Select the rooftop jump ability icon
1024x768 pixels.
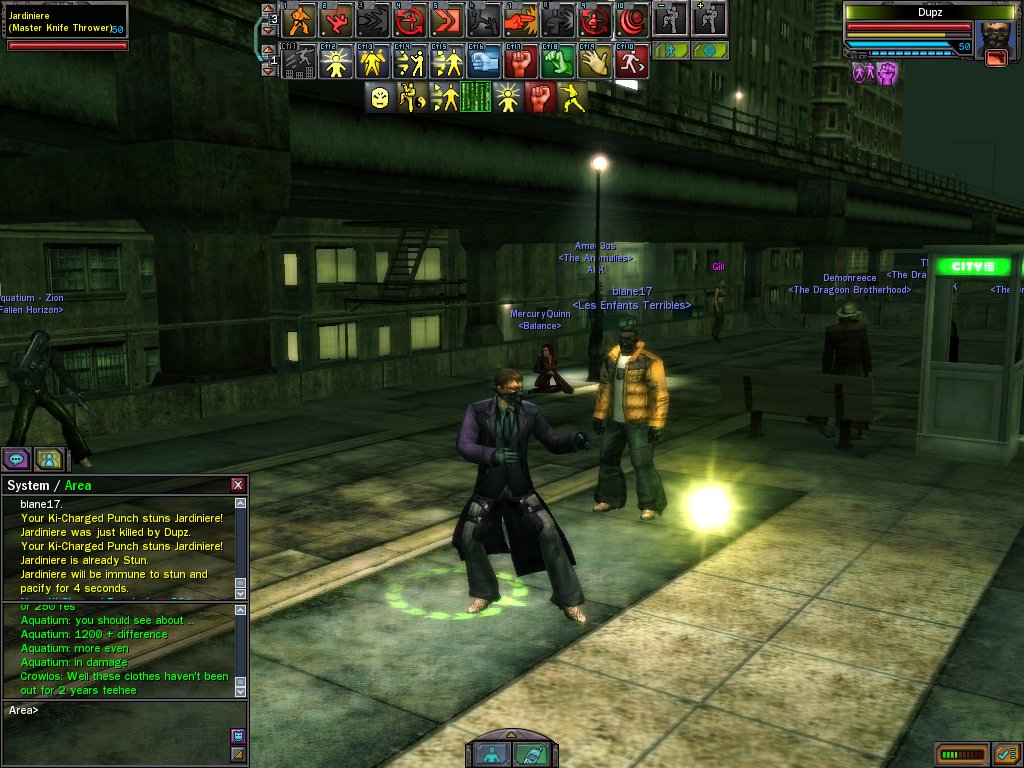[x=300, y=62]
